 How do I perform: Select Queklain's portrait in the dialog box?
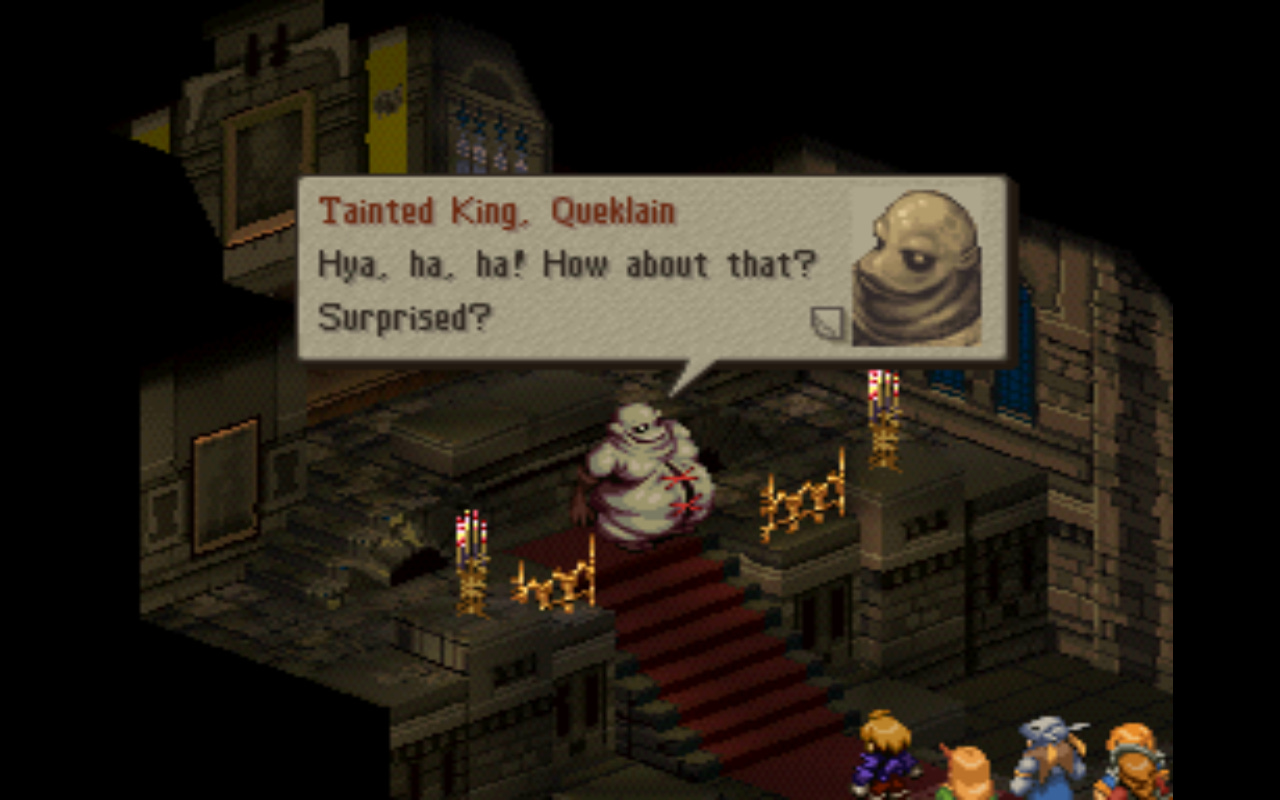pyautogui.click(x=920, y=265)
